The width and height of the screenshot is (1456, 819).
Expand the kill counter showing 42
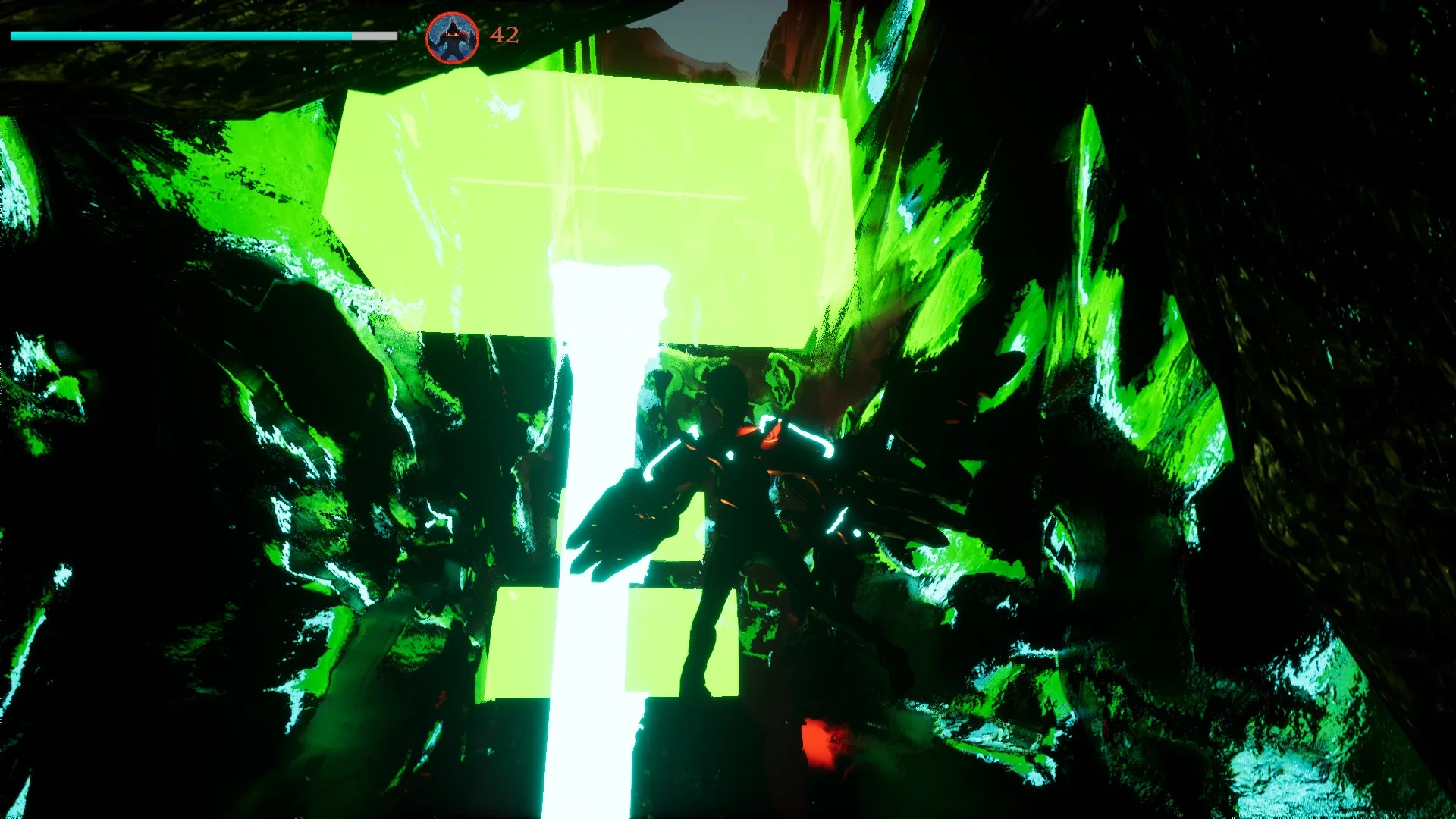coord(503,34)
